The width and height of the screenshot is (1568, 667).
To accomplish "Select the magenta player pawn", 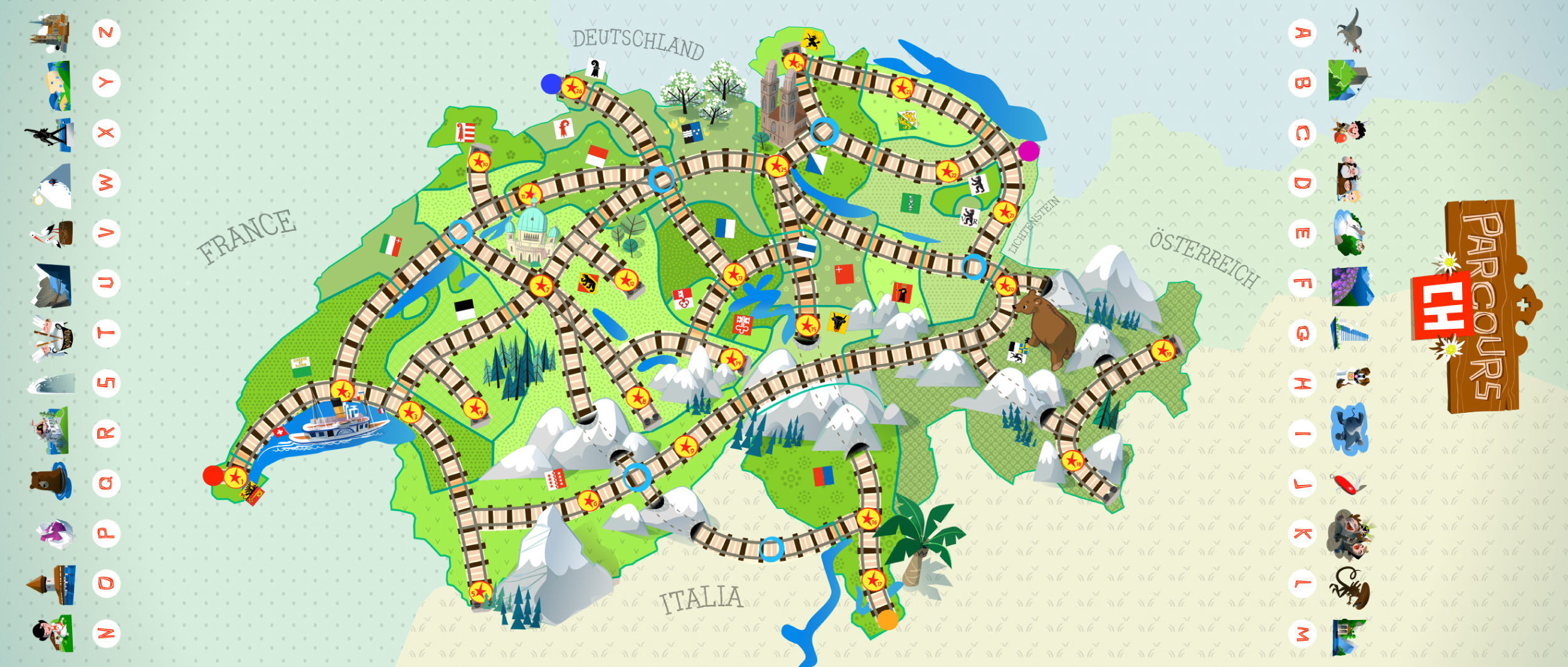I will [x=1029, y=151].
